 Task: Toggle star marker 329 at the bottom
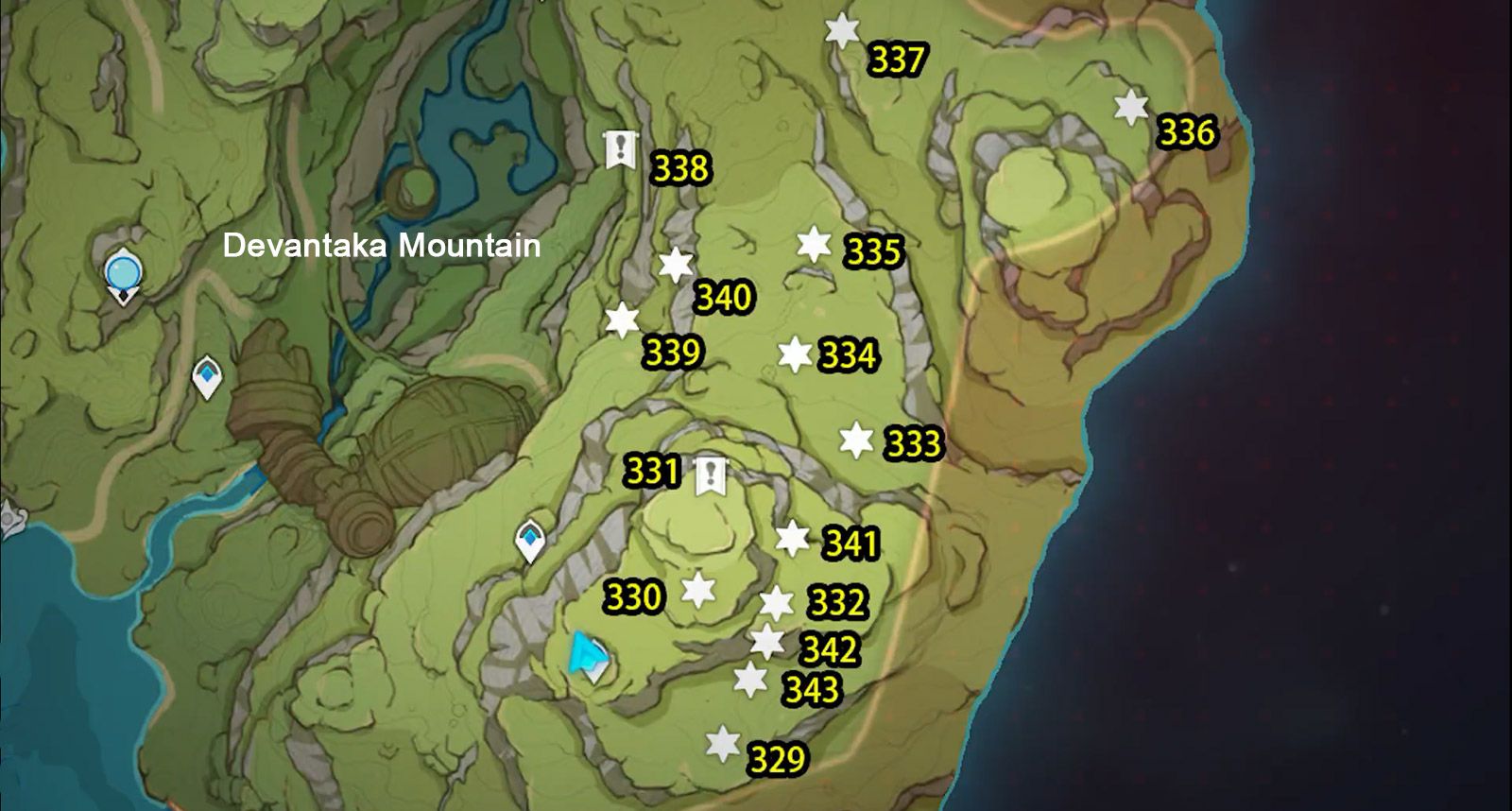point(723,743)
